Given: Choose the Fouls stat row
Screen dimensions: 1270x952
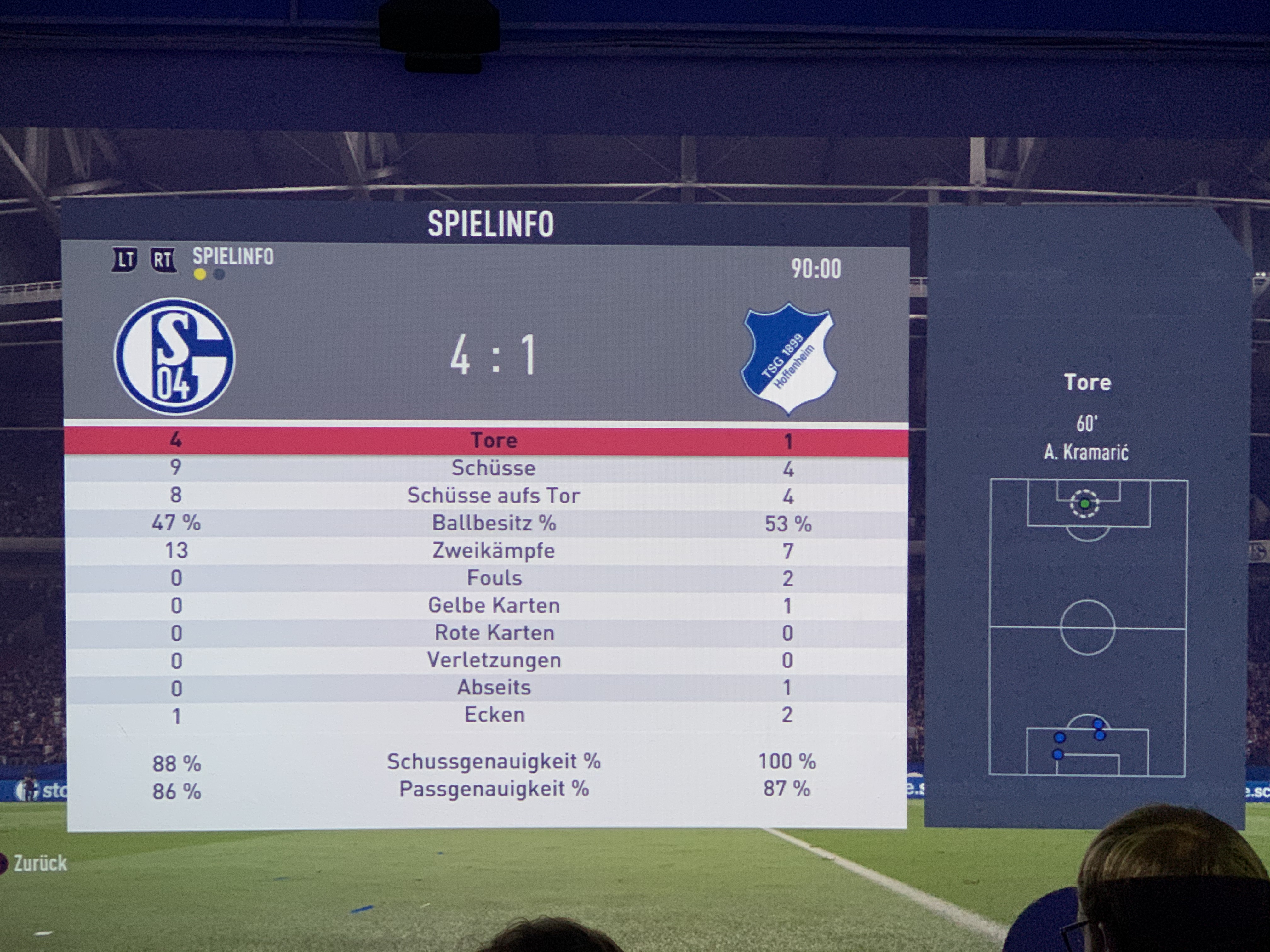Looking at the screenshot, I should tap(493, 578).
